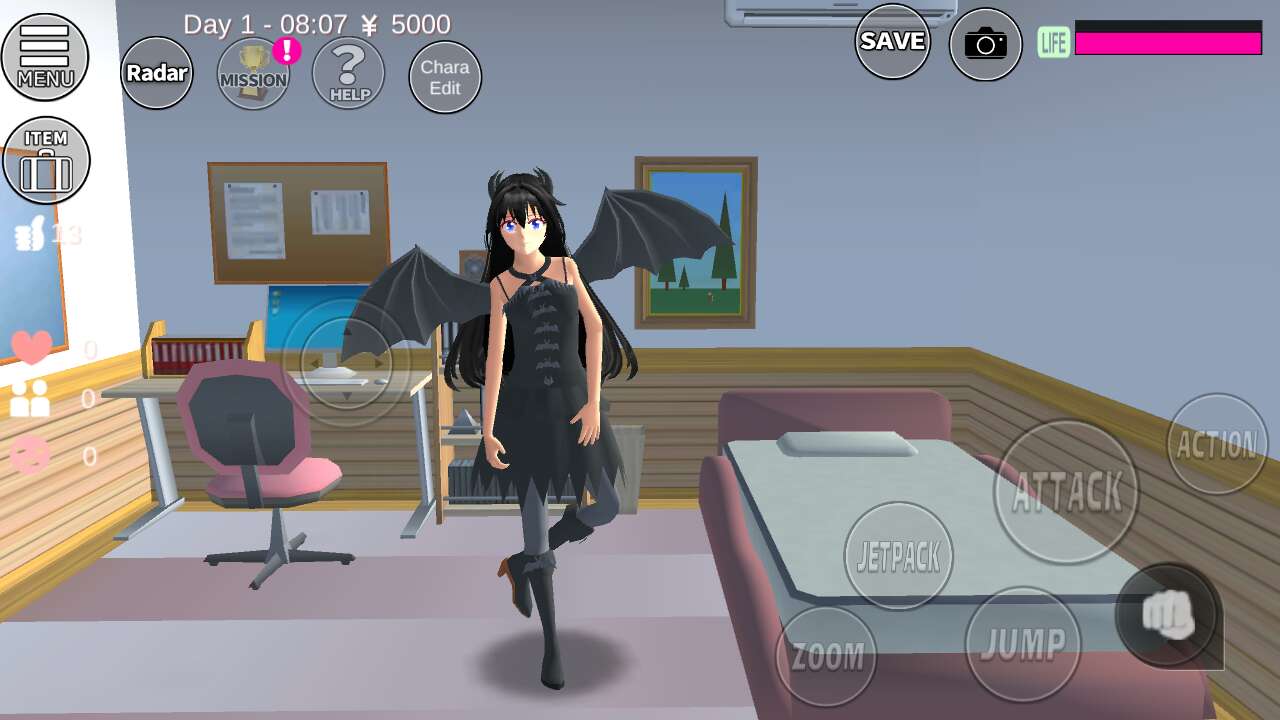
Task: Save the game with SAVE button
Action: point(893,41)
